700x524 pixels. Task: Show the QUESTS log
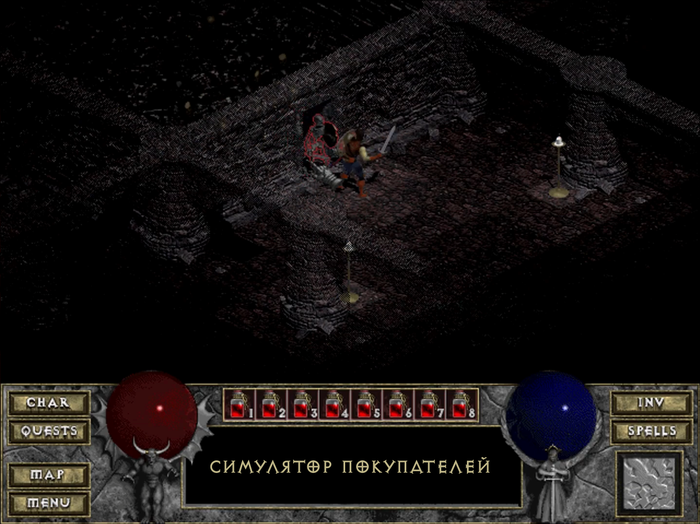(x=49, y=432)
